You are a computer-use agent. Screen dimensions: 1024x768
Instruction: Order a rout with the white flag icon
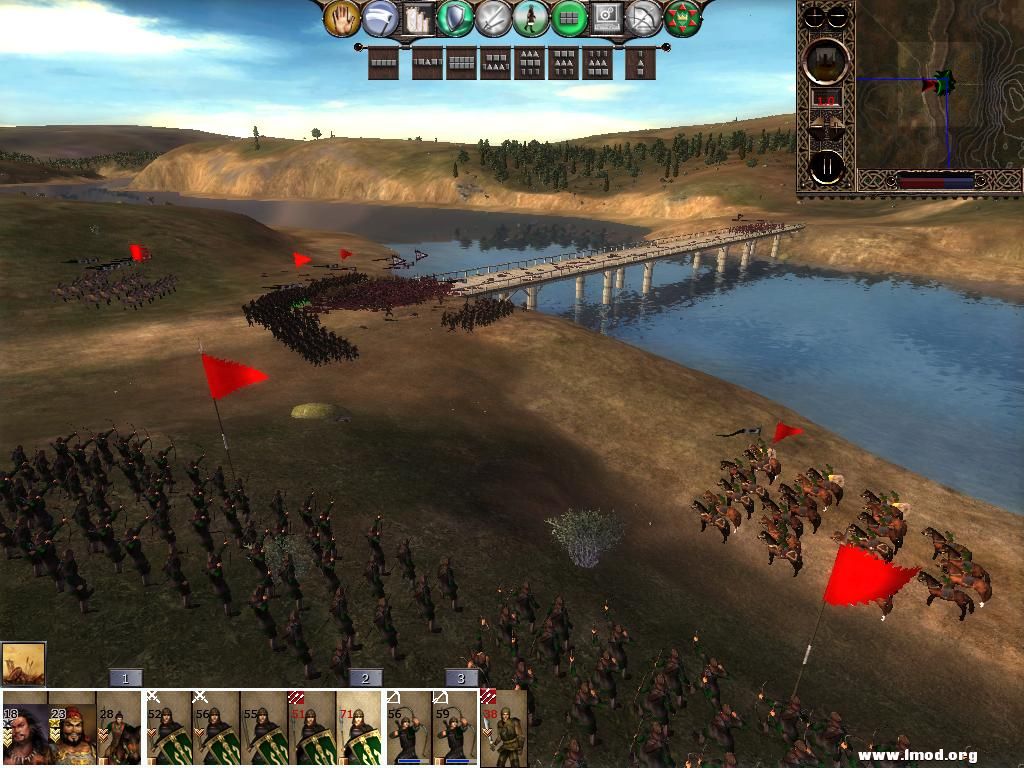coord(380,18)
